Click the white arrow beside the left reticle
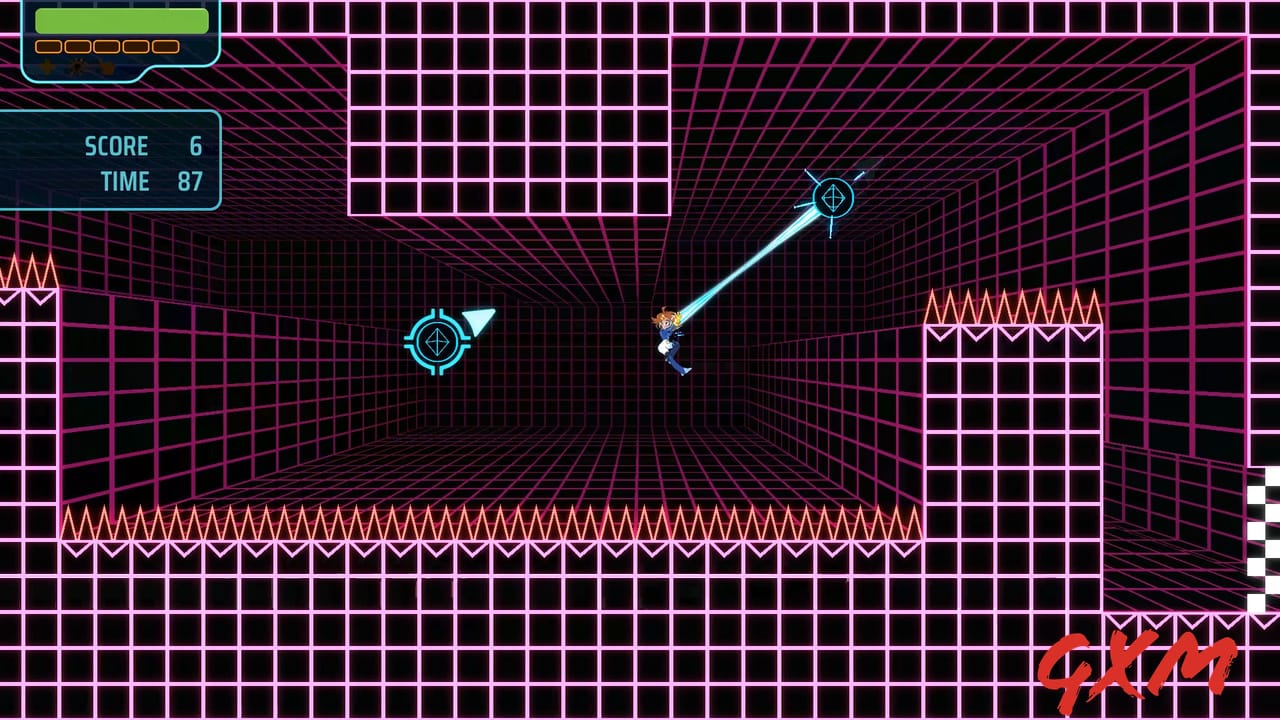This screenshot has height=720, width=1280. pyautogui.click(x=477, y=322)
